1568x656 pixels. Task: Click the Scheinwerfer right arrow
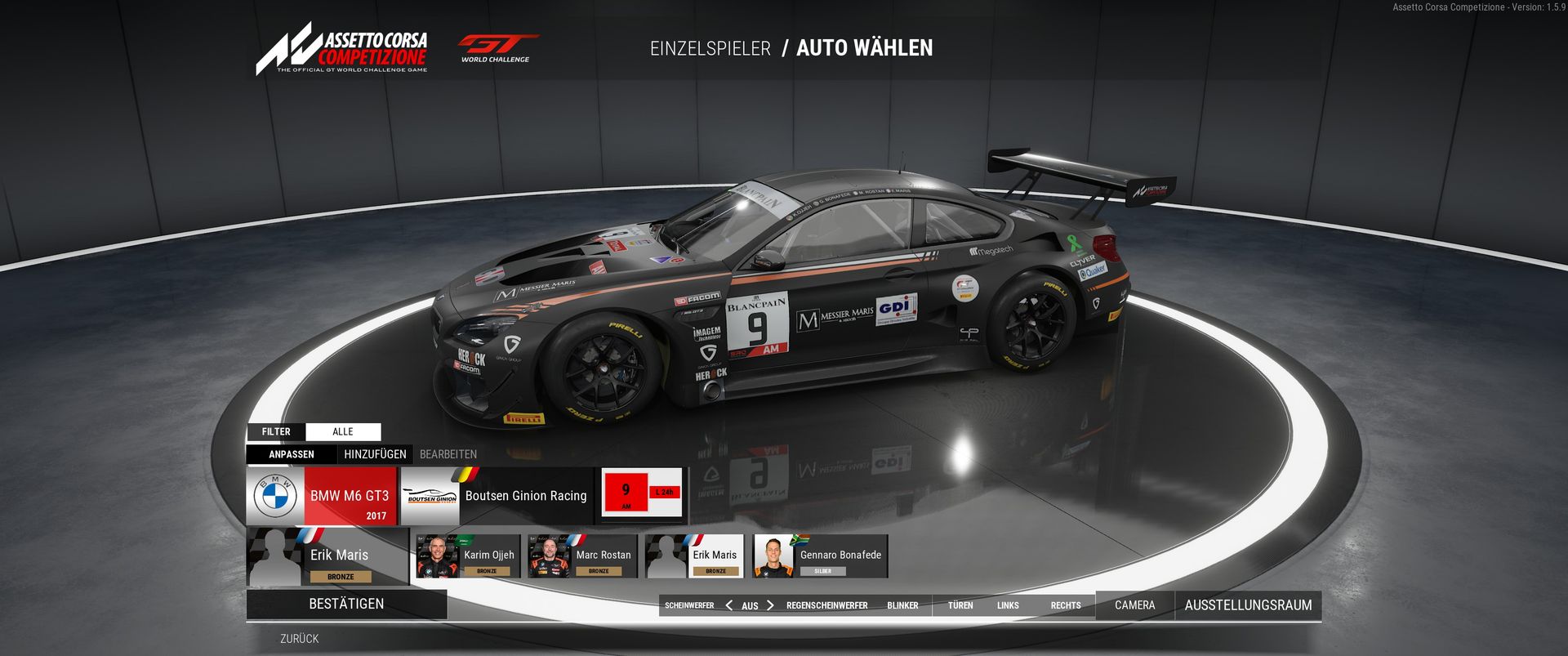point(770,605)
